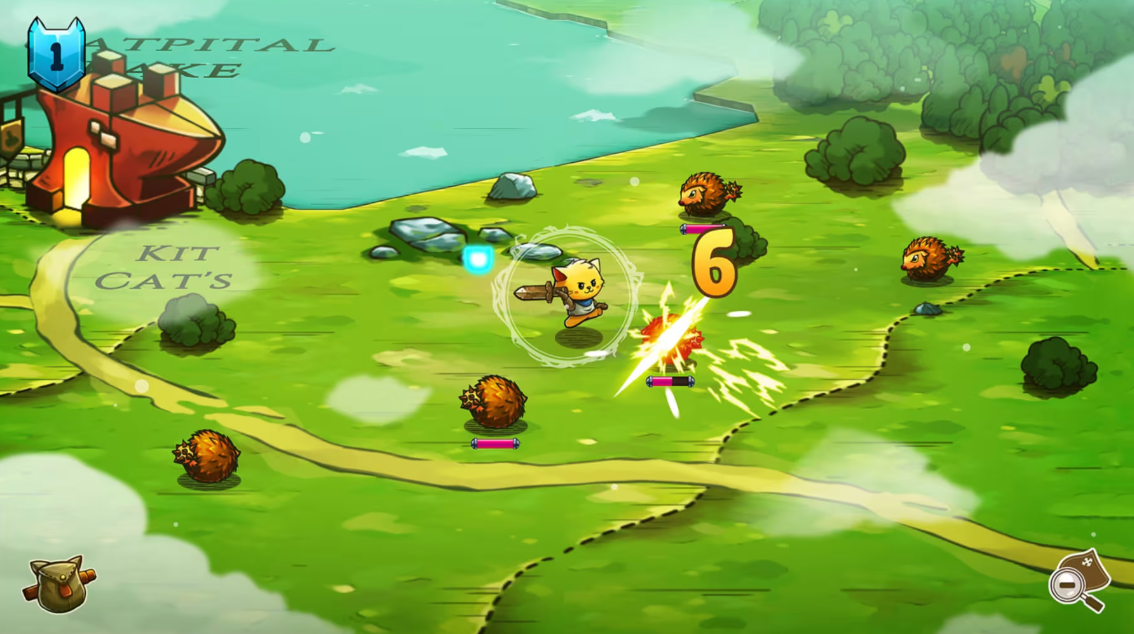Zoom out with the map magnifier button
Screen dimensions: 1134x634
pos(1078,581)
